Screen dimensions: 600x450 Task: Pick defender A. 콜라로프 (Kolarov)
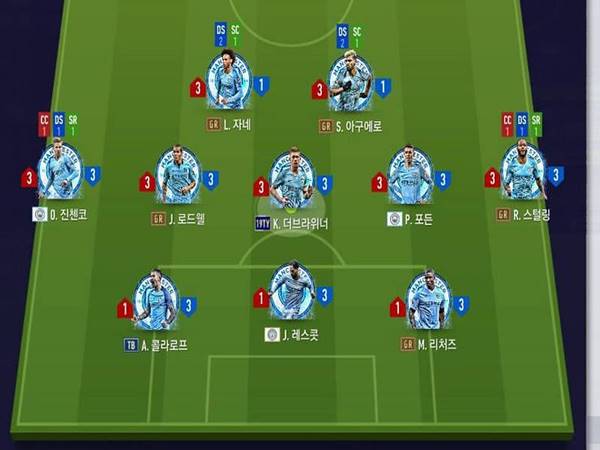click(x=155, y=300)
